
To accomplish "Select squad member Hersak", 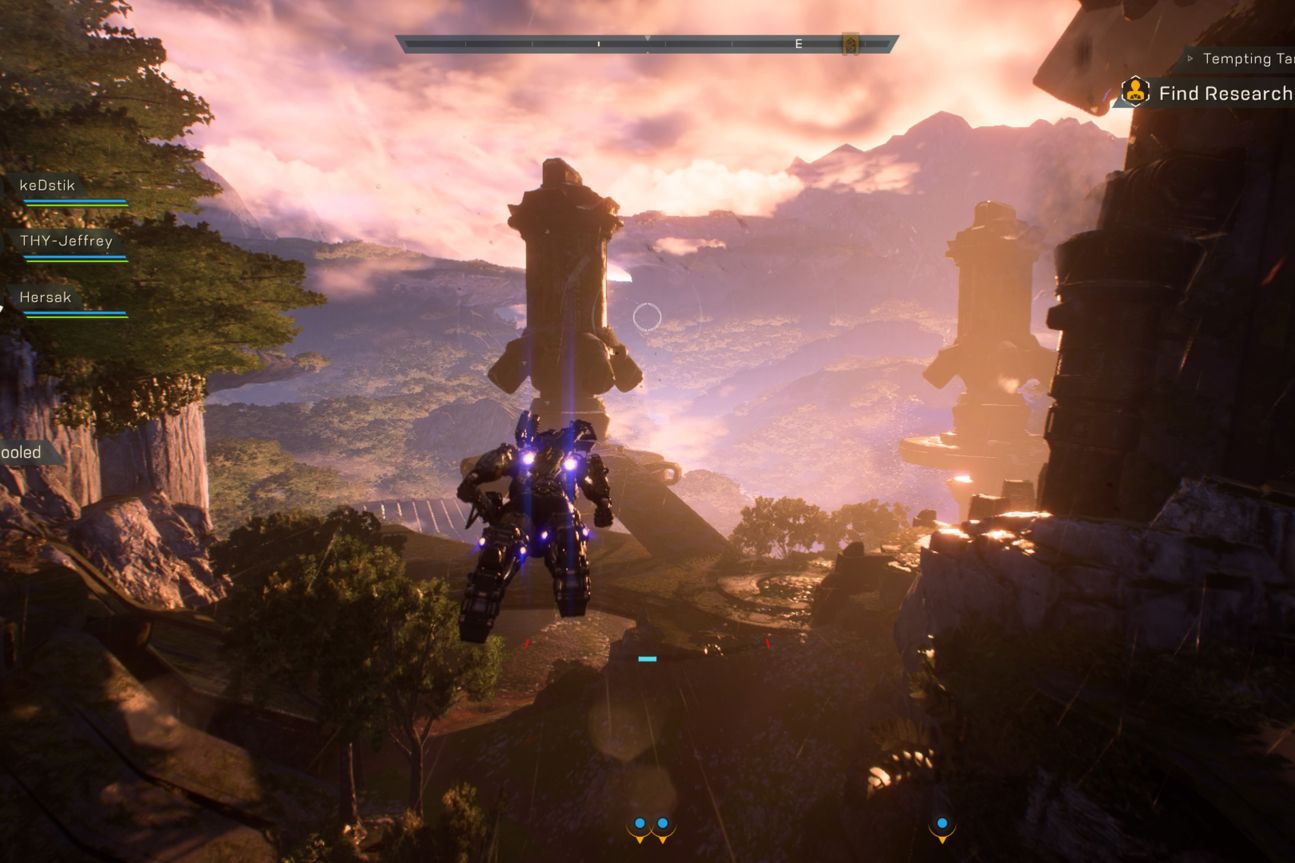I will [x=46, y=297].
